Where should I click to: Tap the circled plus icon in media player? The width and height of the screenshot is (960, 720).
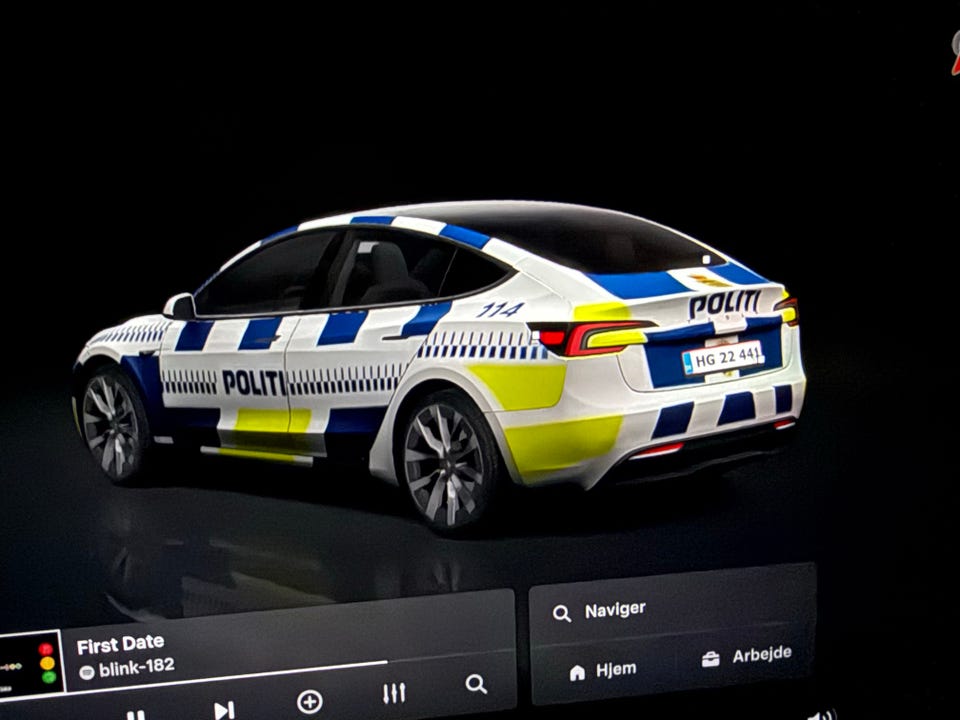click(310, 701)
